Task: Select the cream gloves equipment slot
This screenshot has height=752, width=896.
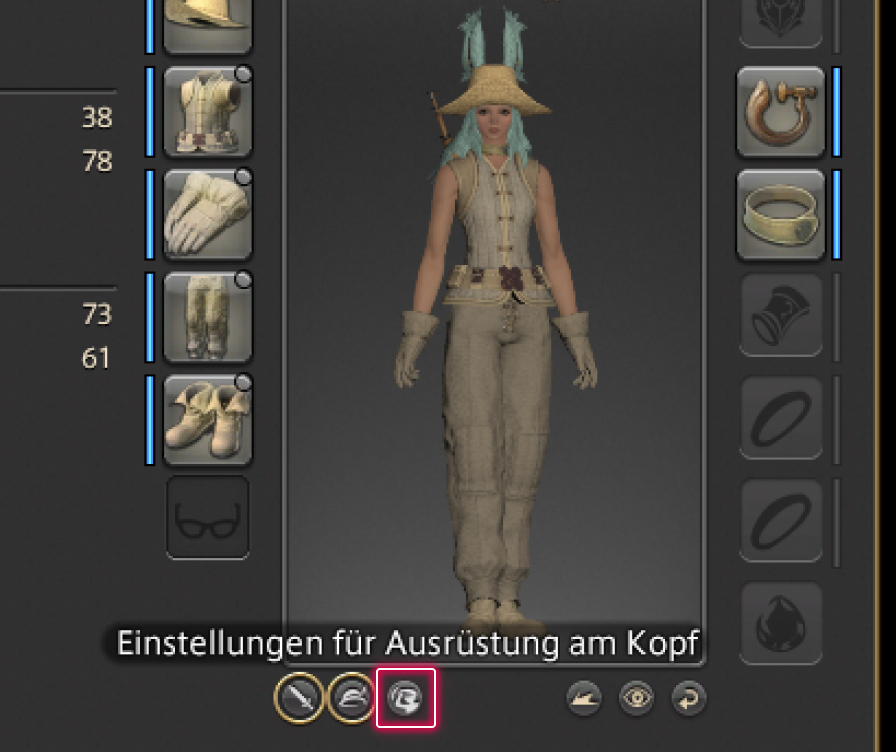Action: 207,214
